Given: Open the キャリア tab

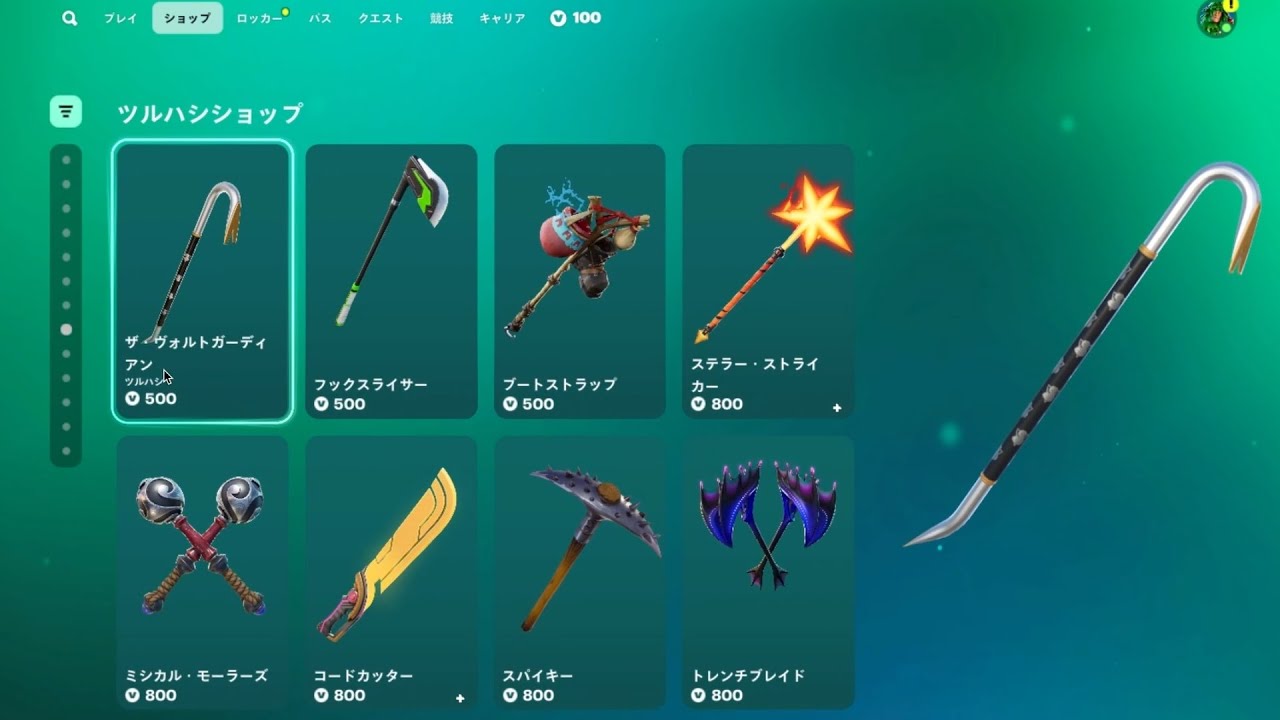Looking at the screenshot, I should (x=502, y=18).
